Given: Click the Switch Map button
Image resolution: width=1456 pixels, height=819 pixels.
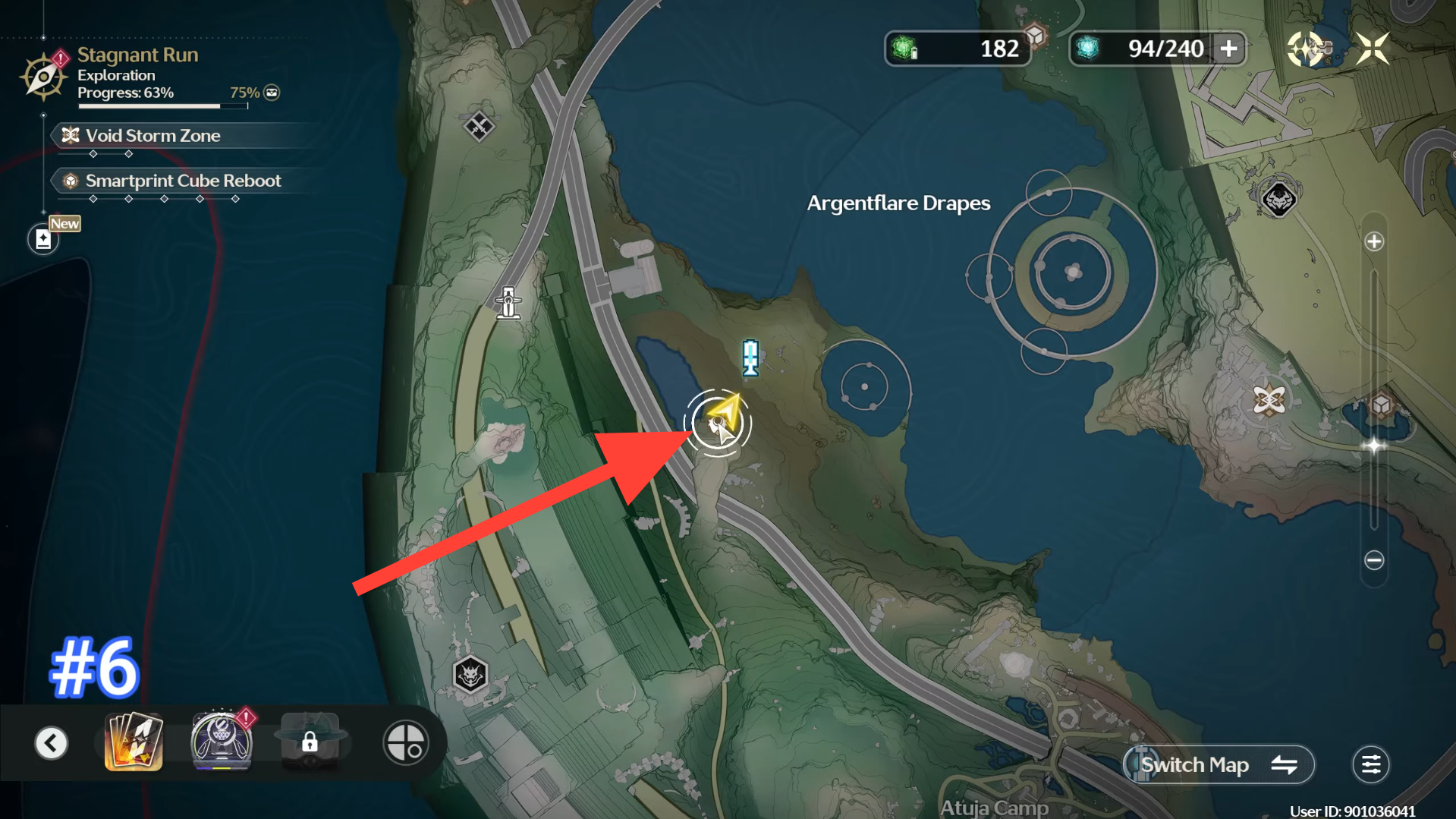Looking at the screenshot, I should point(1219,765).
